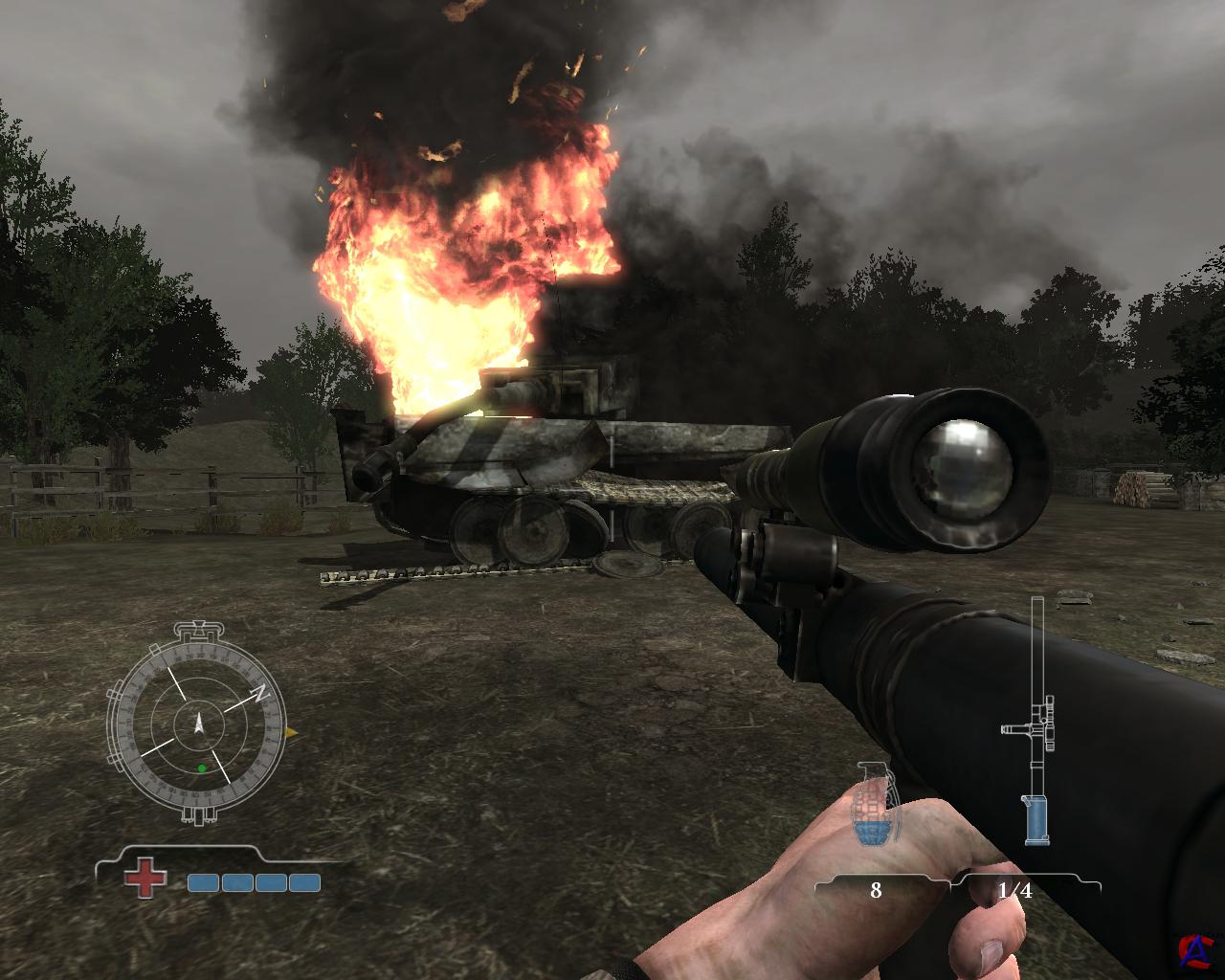Screen dimensions: 1225x980
Task: Click the red cross health icon
Action: point(145,880)
